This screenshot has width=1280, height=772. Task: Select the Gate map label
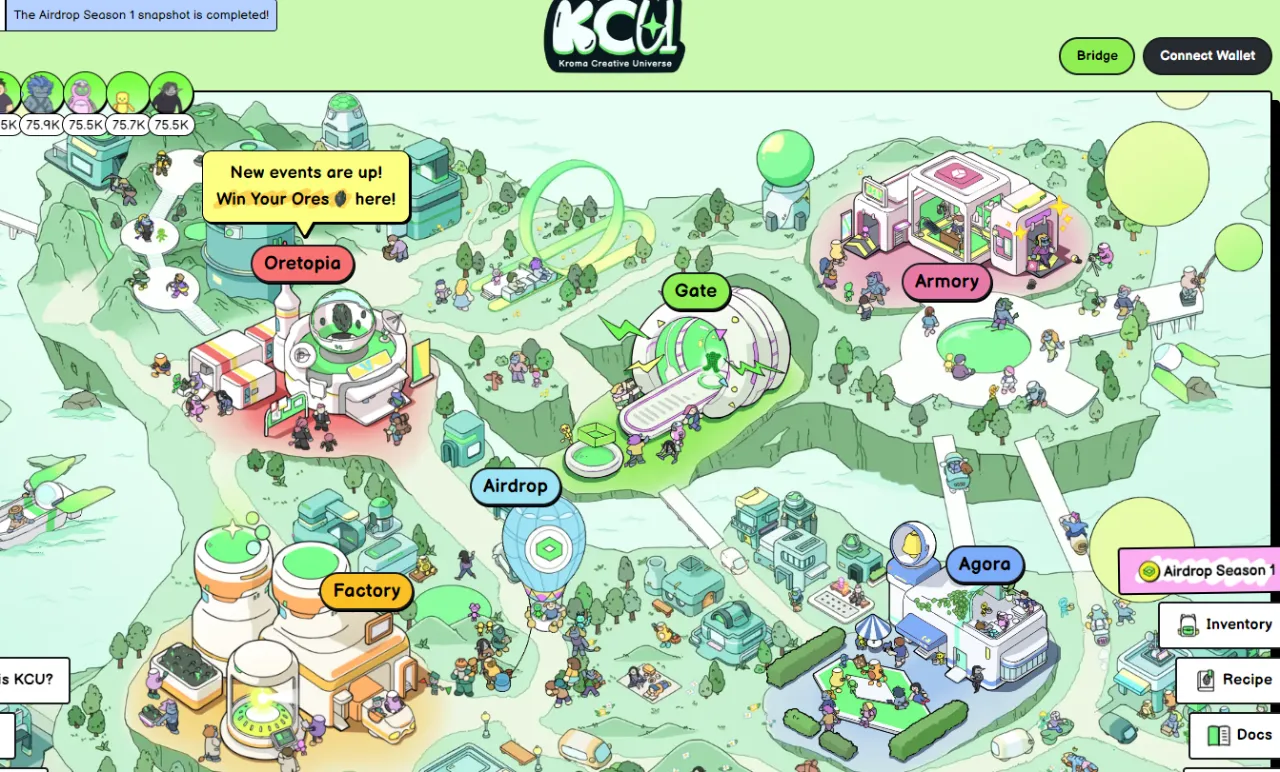(696, 291)
